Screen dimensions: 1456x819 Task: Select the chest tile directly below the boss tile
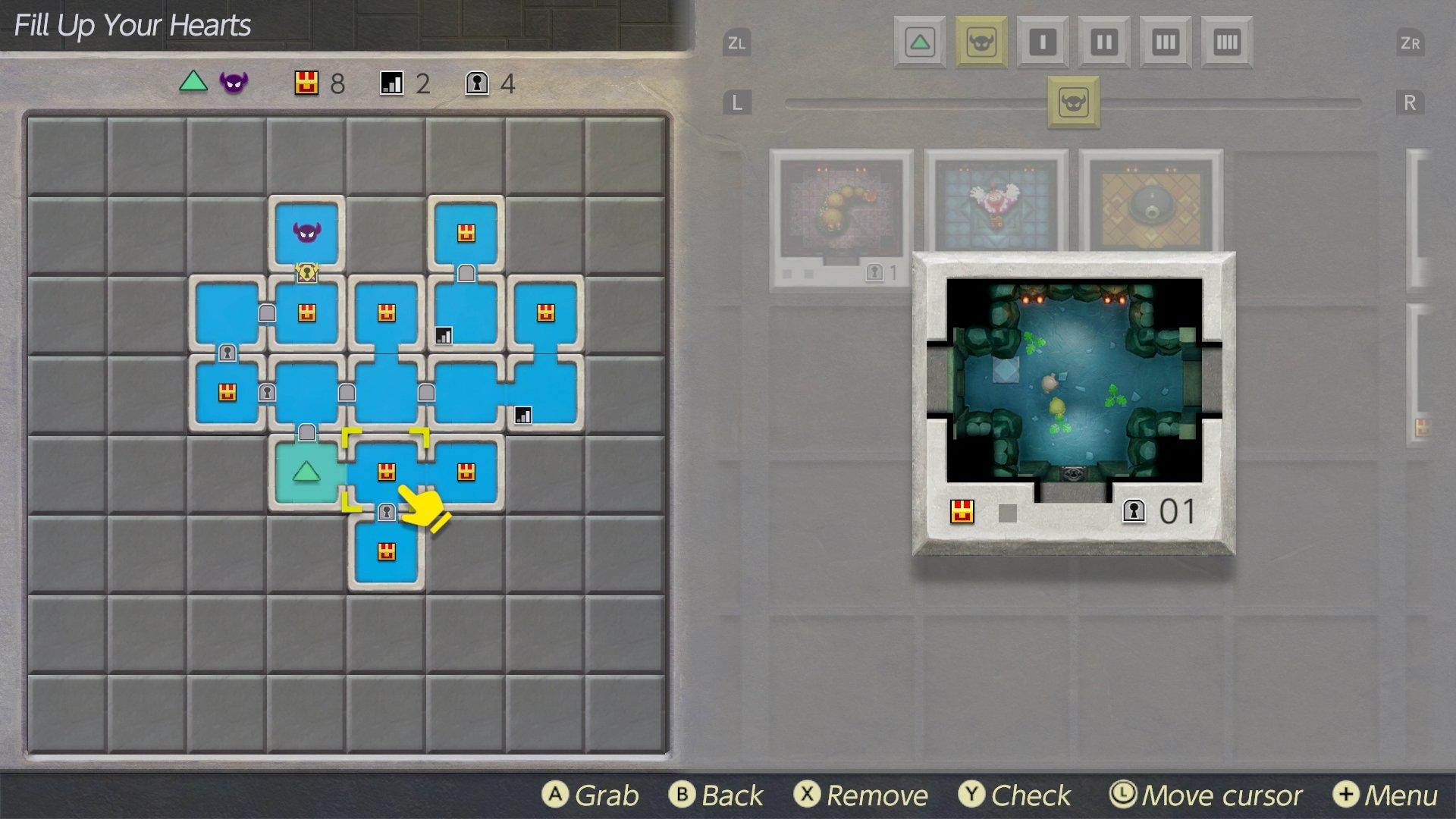click(x=306, y=312)
